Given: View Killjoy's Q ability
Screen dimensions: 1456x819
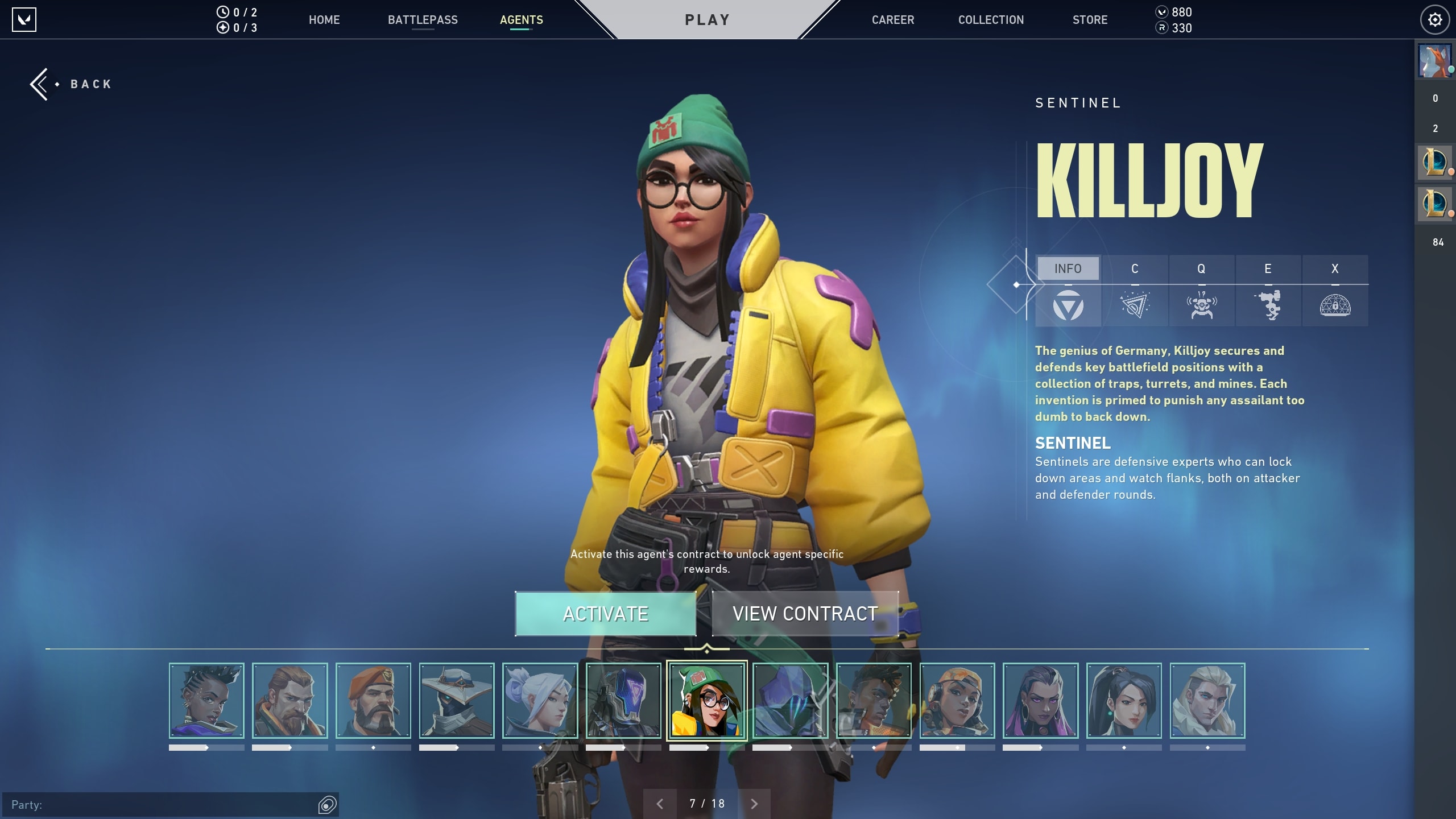Looking at the screenshot, I should click(1201, 291).
